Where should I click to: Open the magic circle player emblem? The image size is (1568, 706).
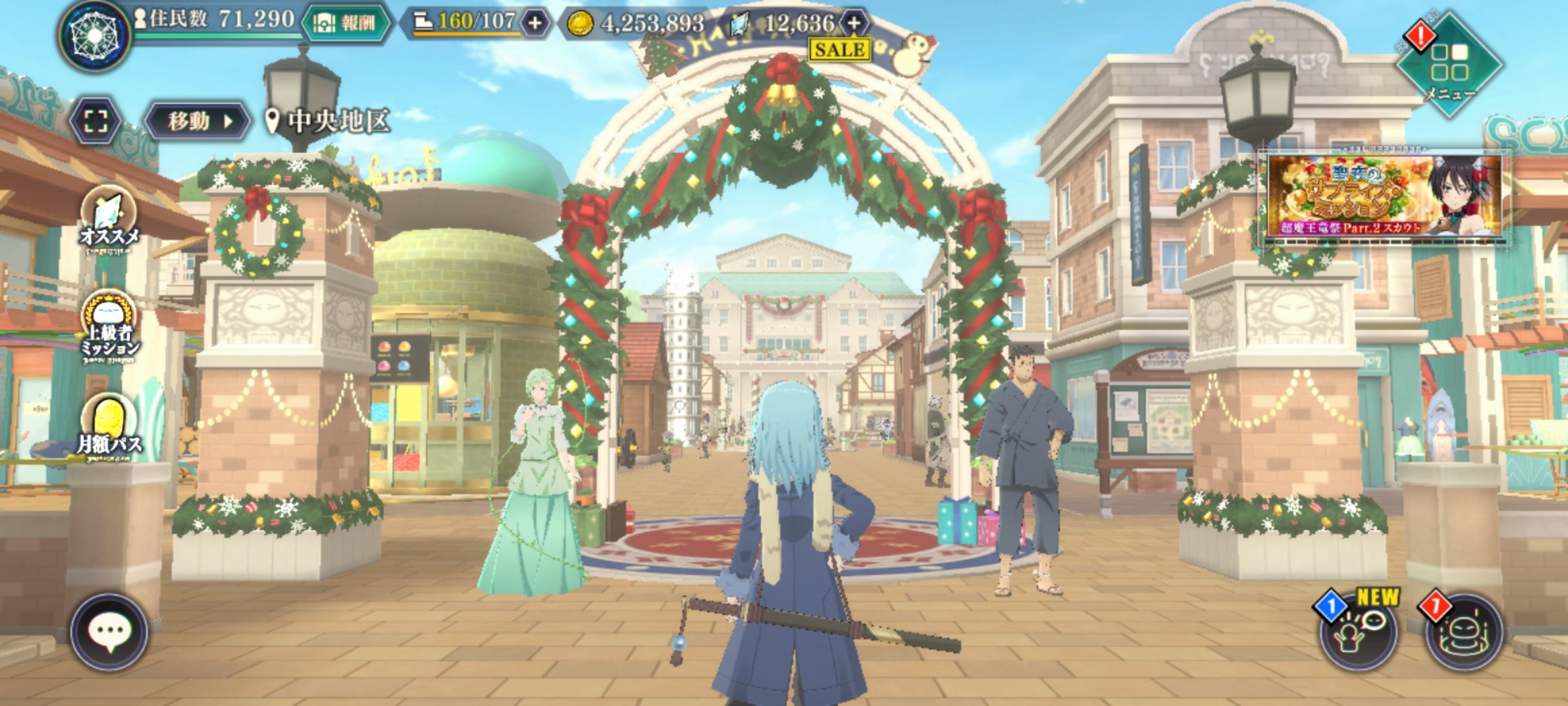(94, 35)
